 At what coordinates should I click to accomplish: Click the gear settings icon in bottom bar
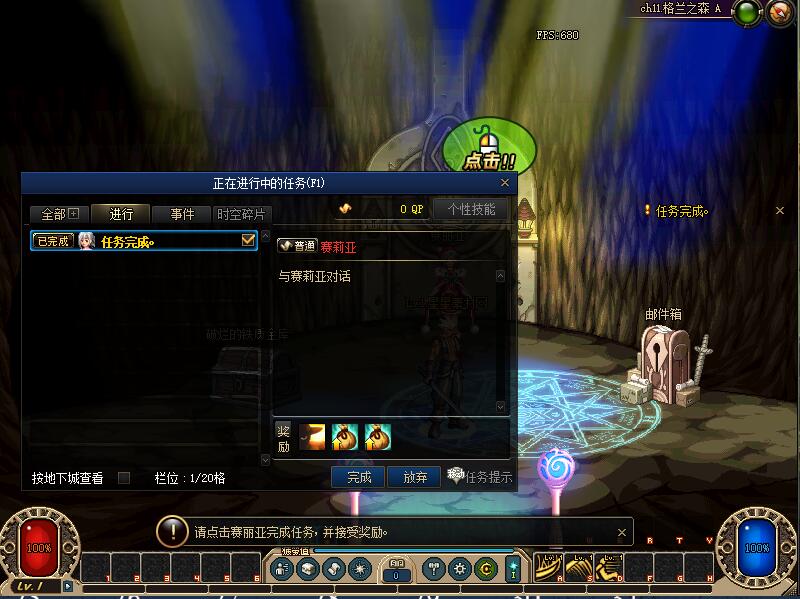click(x=460, y=569)
